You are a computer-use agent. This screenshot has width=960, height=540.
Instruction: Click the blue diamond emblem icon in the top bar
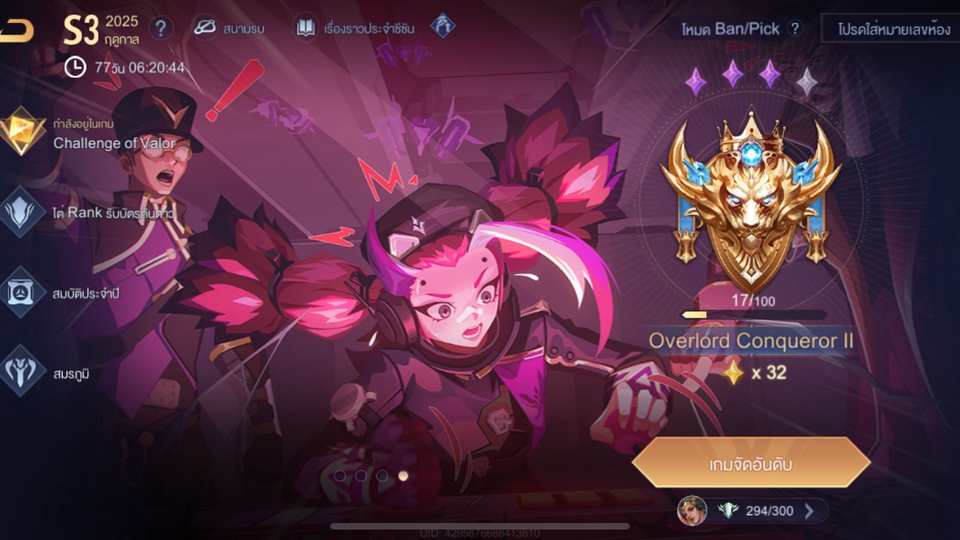[442, 27]
